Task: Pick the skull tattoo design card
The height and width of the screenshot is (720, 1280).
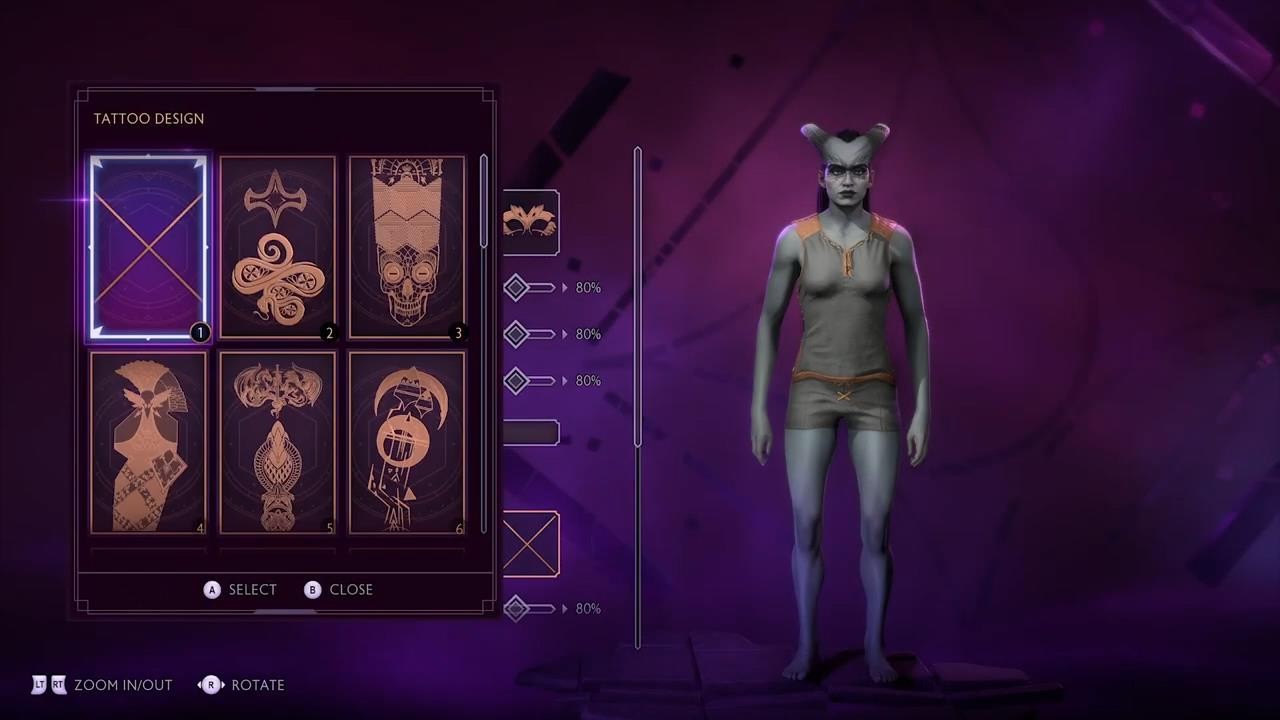Action: 406,248
